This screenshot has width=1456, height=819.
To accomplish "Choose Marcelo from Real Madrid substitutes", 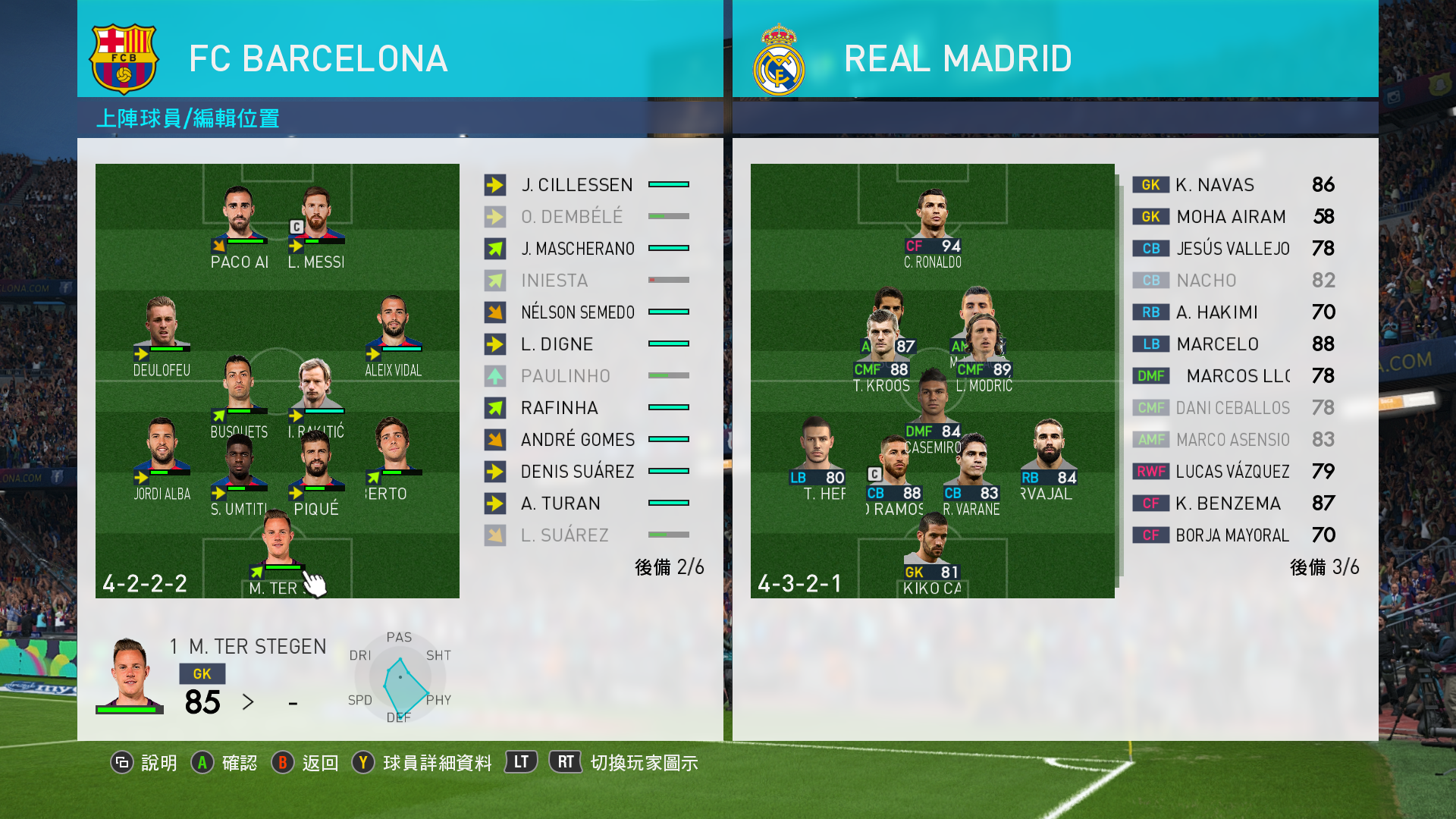I will (x=1217, y=344).
